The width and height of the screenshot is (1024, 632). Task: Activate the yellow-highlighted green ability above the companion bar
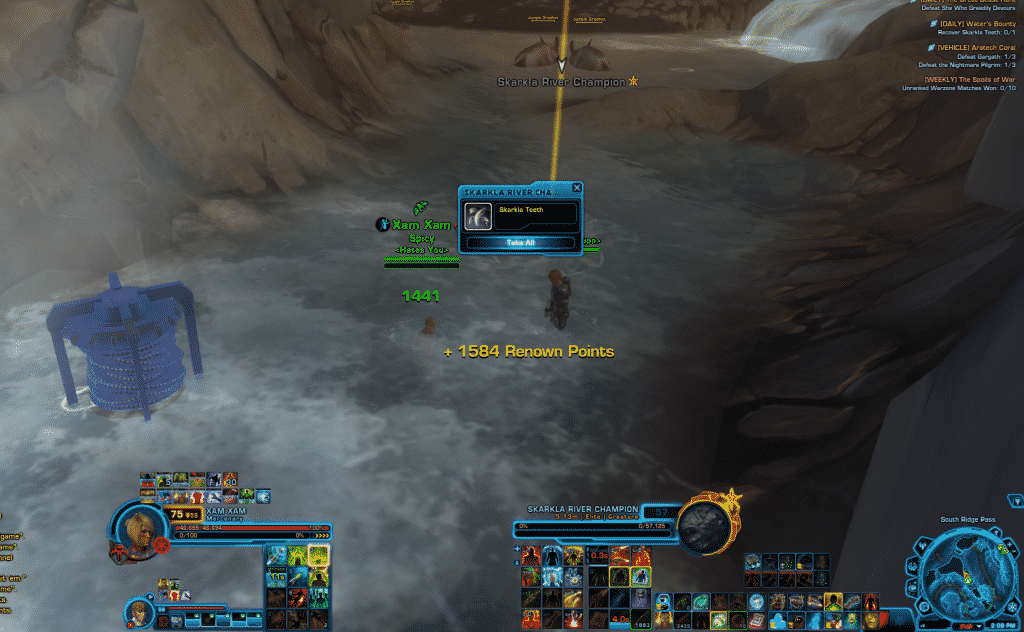pos(319,556)
